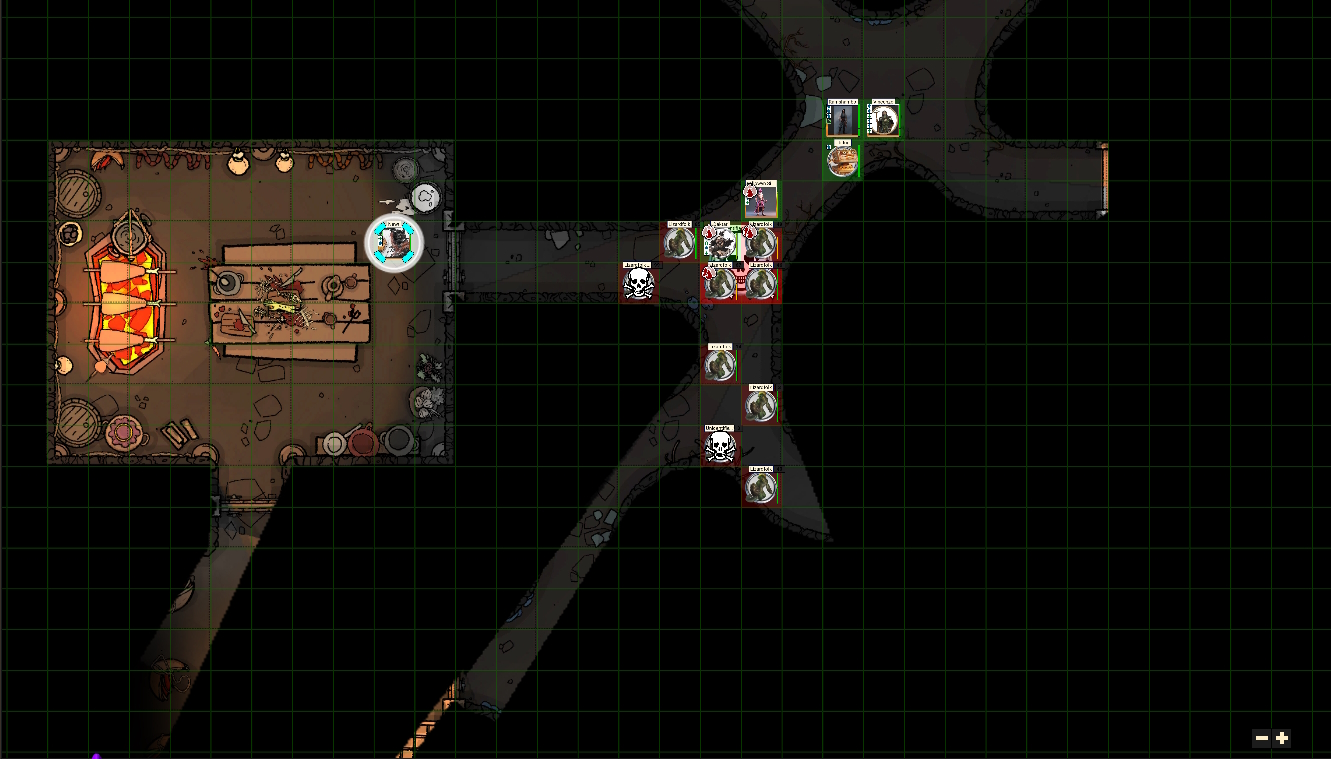Click the leftmost lizardfolk token in the bottom pair
1331x759 pixels.
(x=719, y=284)
